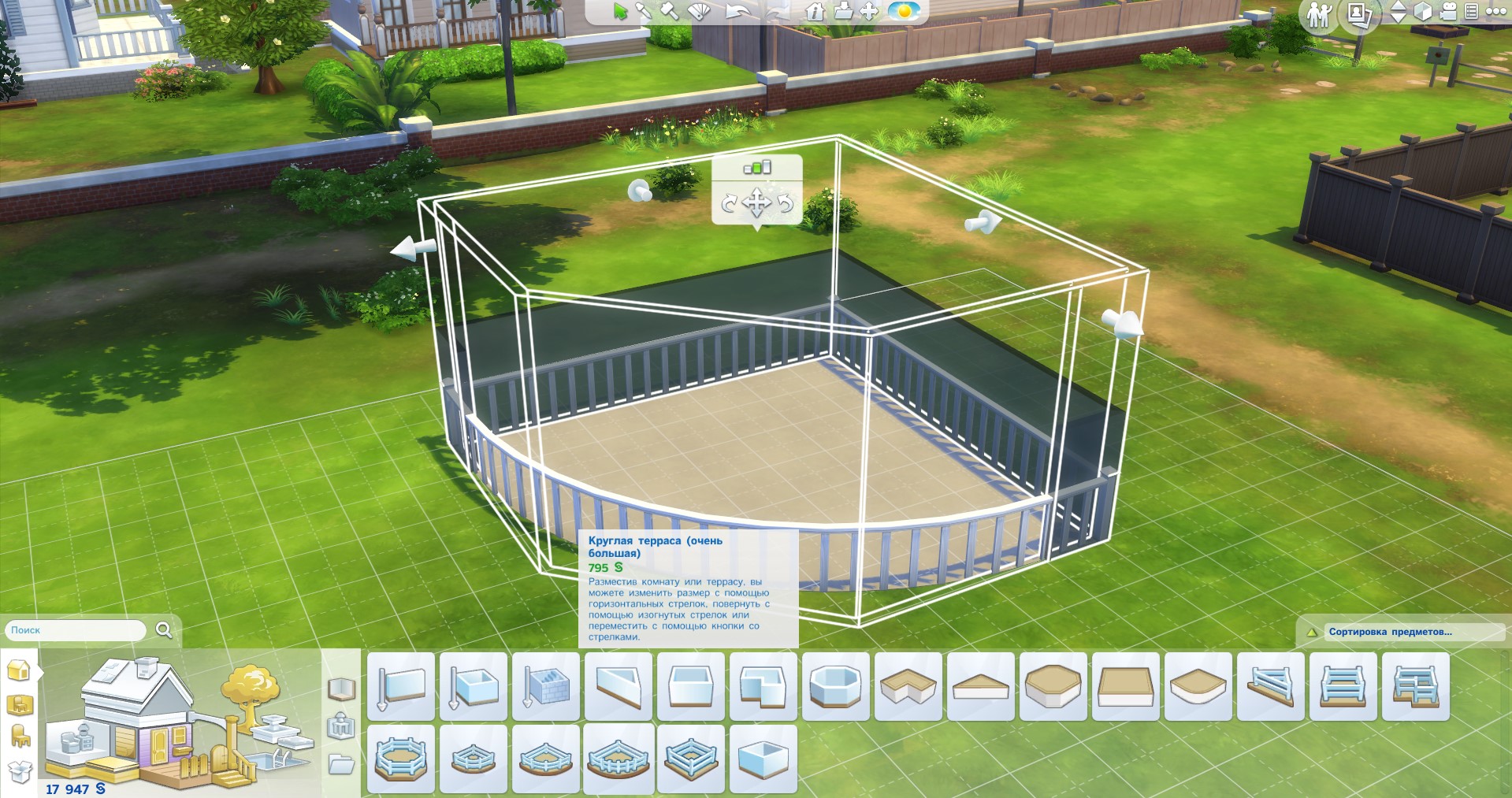1512x798 pixels.
Task: Open the household inventory box tab
Action: click(20, 771)
